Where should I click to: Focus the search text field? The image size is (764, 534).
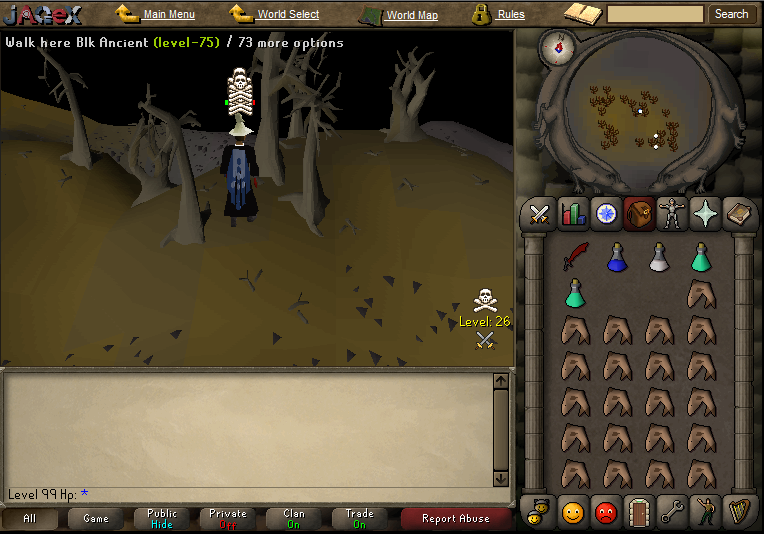pyautogui.click(x=655, y=14)
